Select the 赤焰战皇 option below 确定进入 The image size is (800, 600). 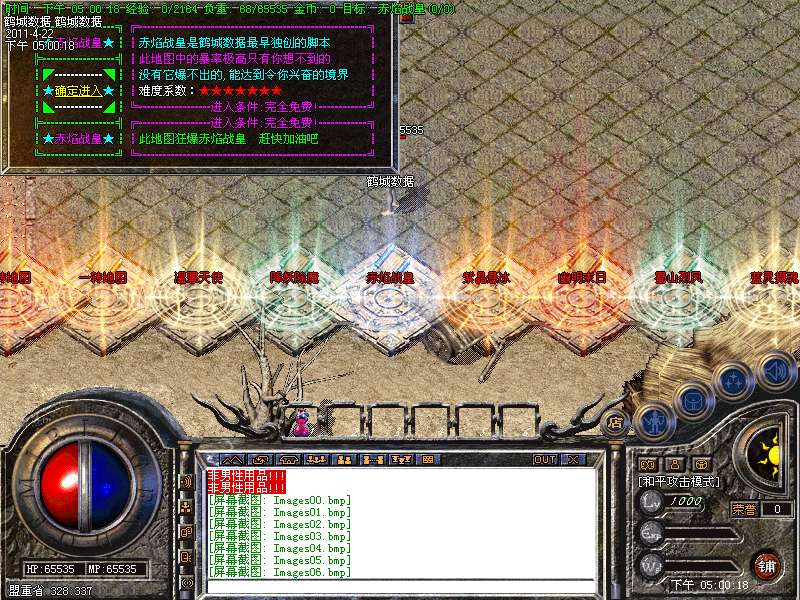pyautogui.click(x=78, y=139)
